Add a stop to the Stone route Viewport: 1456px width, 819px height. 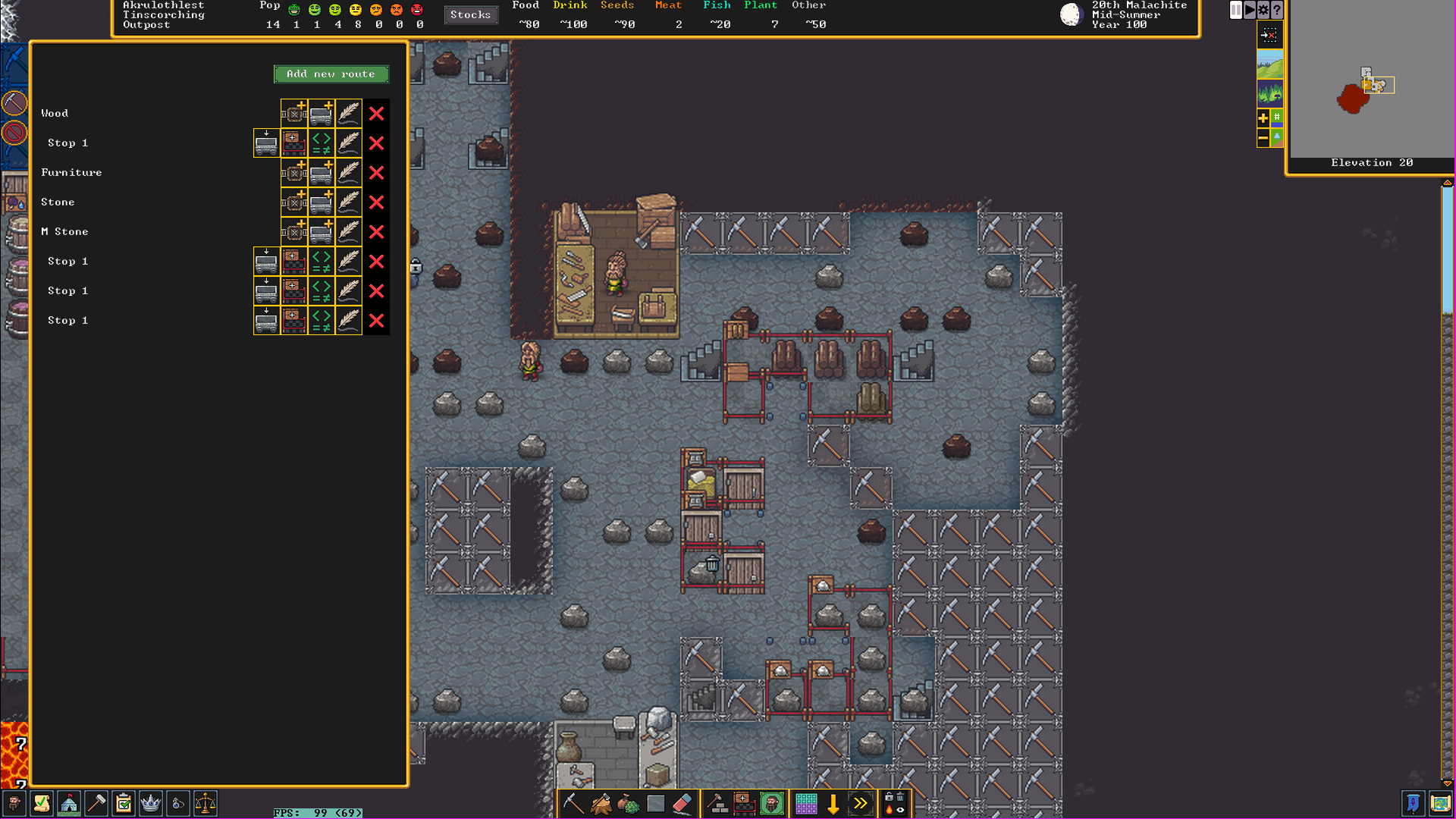(x=294, y=202)
